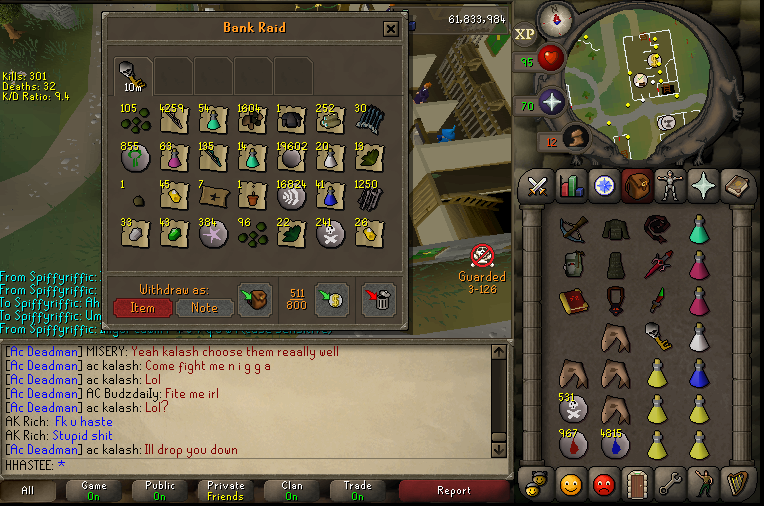Open the XP tracker button
Image resolution: width=764 pixels, height=506 pixels.
(x=525, y=34)
